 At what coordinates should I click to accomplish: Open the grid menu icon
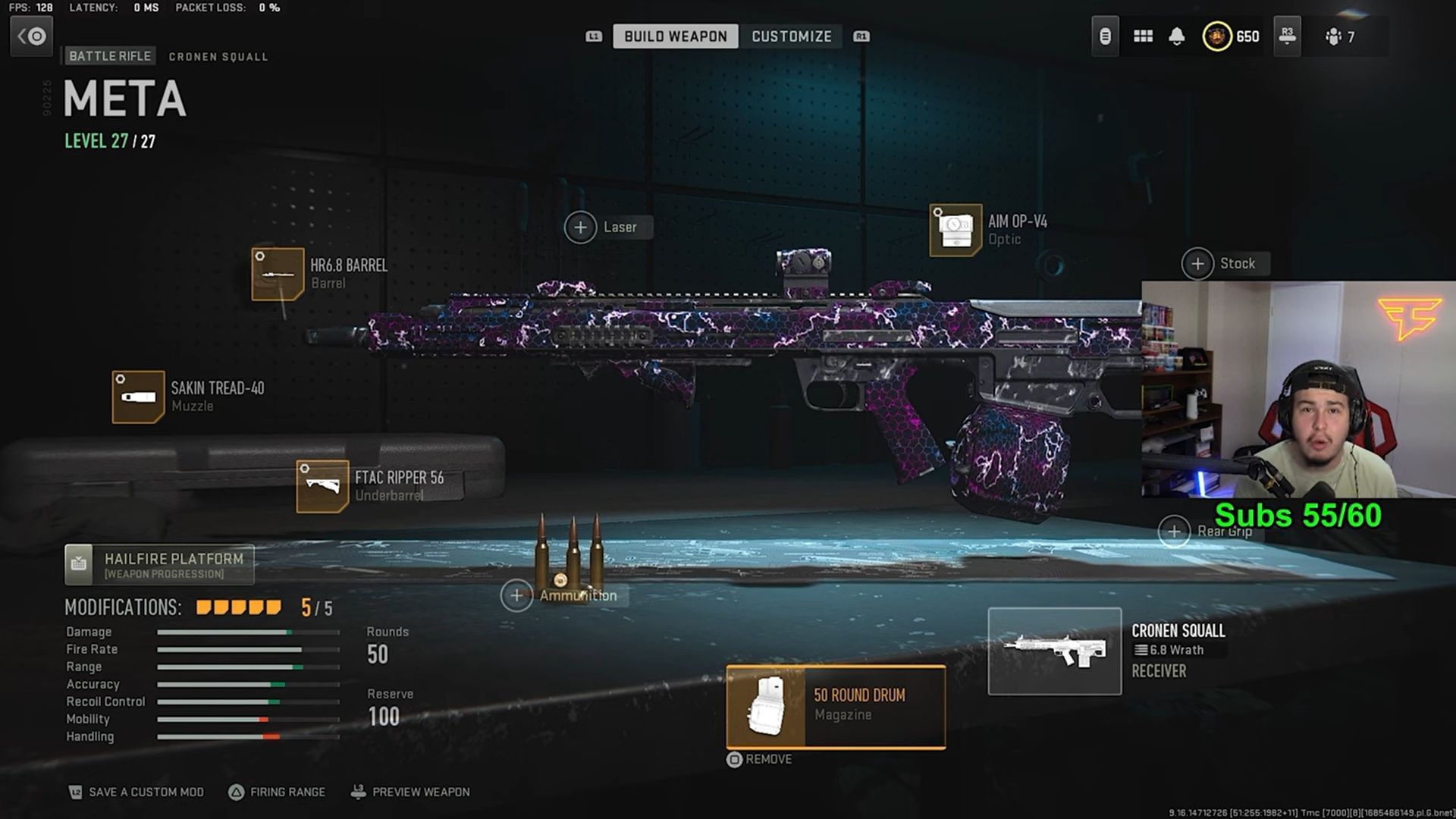tap(1143, 36)
